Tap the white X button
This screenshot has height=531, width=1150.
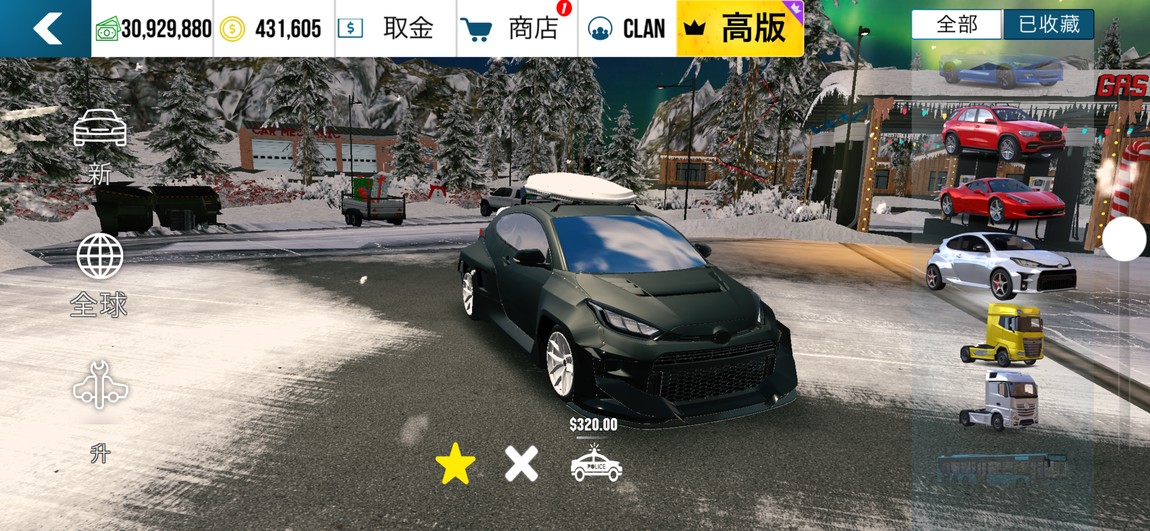coord(521,463)
